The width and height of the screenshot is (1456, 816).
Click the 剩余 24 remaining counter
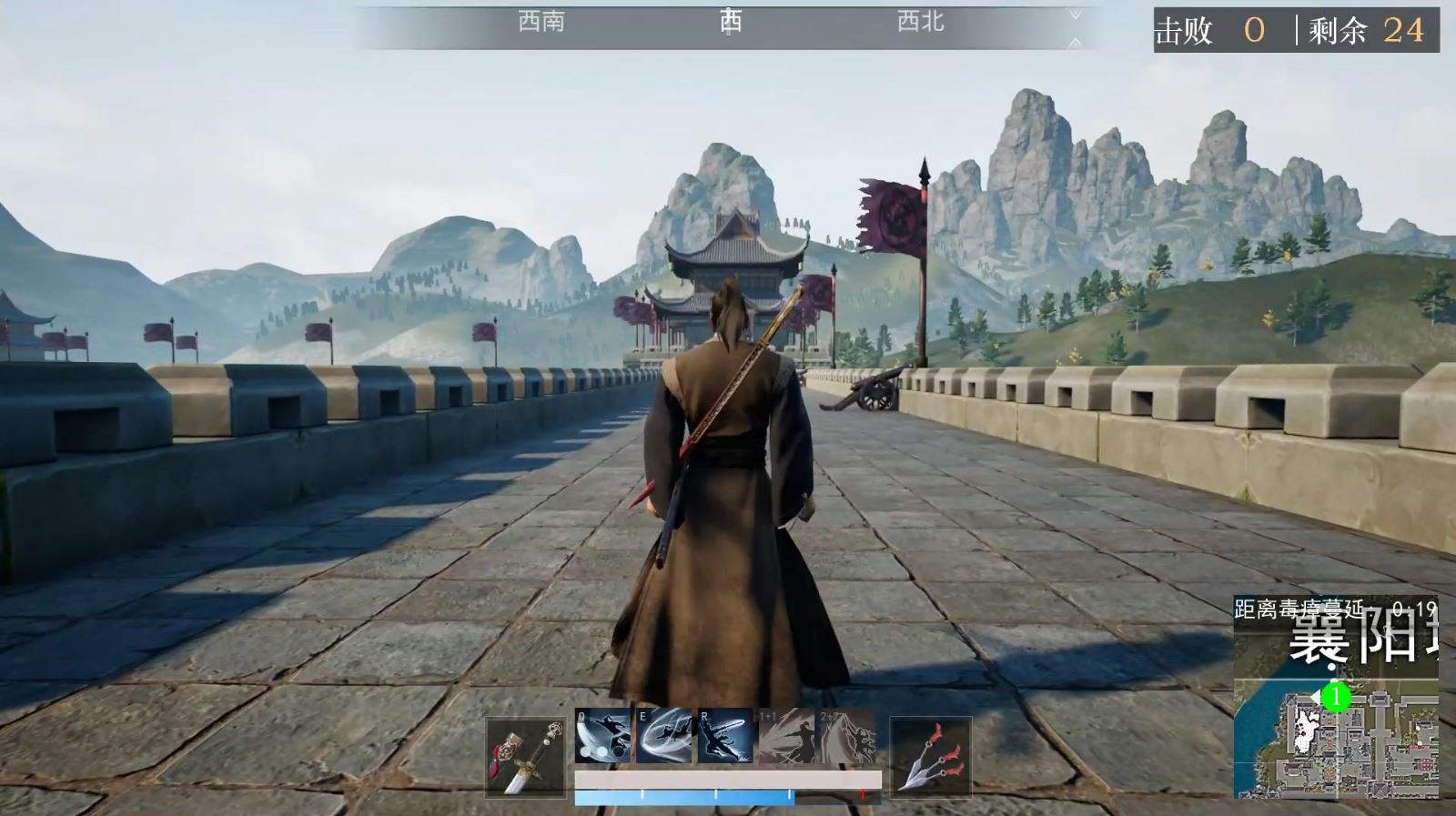[x=1365, y=30]
